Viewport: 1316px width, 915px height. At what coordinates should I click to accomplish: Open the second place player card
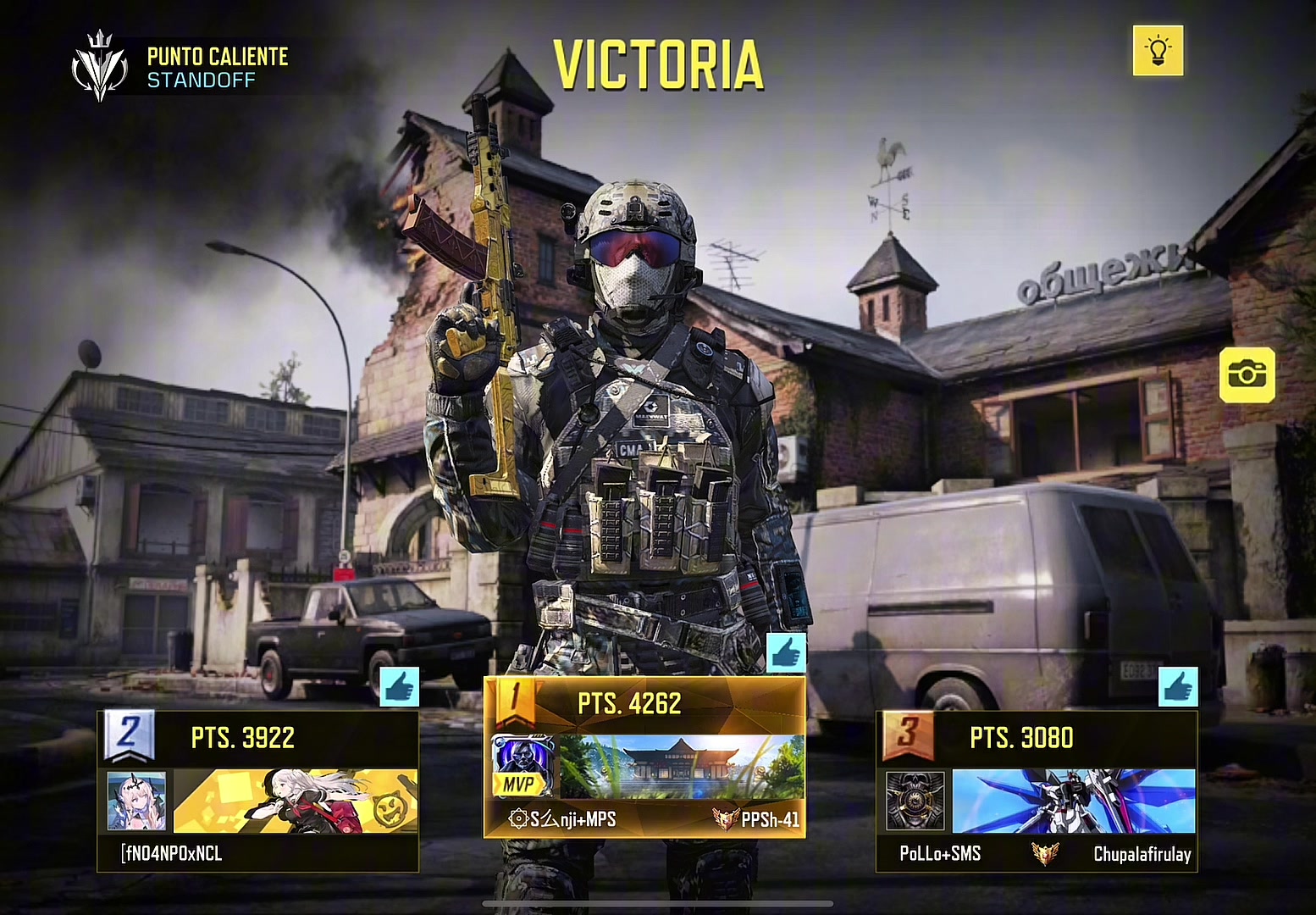(258, 791)
